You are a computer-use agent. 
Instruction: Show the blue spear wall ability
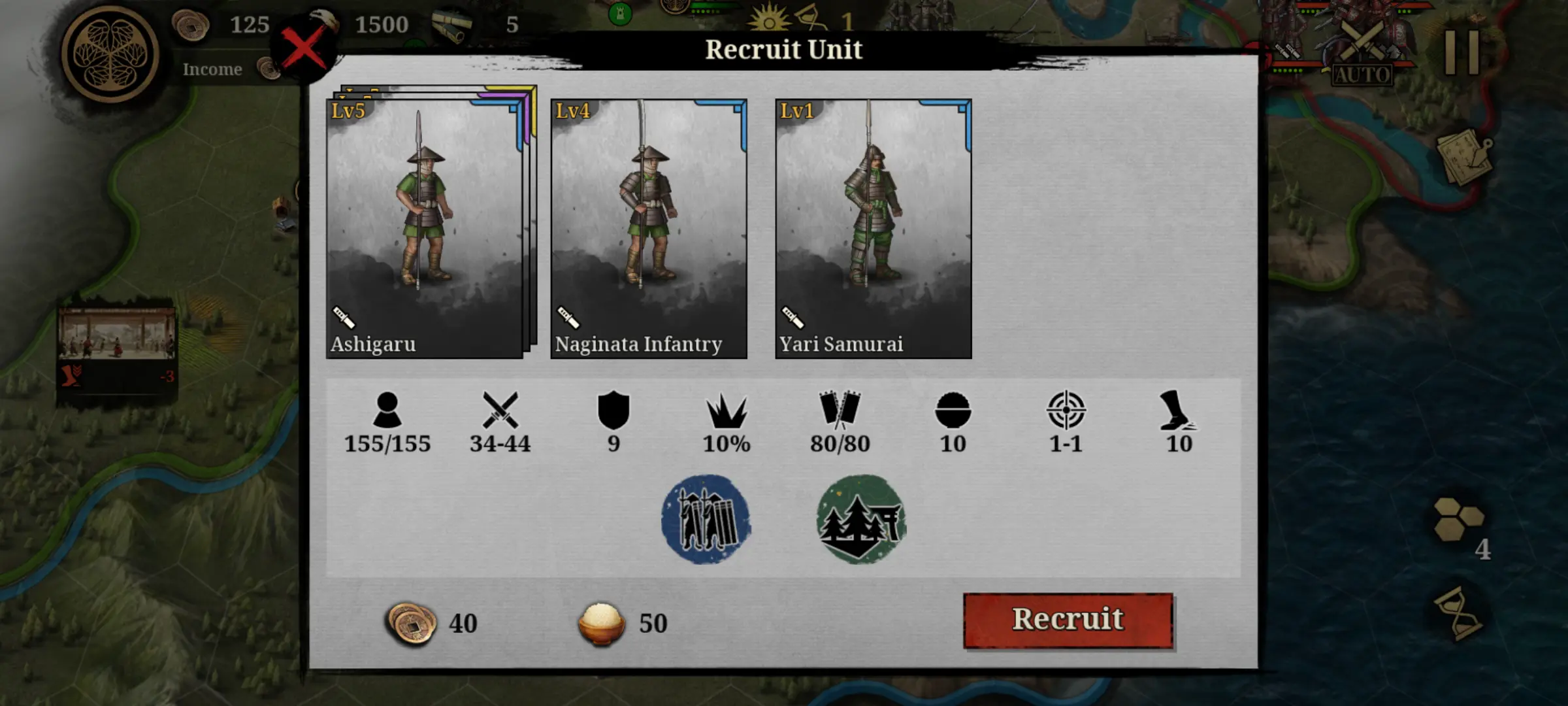706,520
